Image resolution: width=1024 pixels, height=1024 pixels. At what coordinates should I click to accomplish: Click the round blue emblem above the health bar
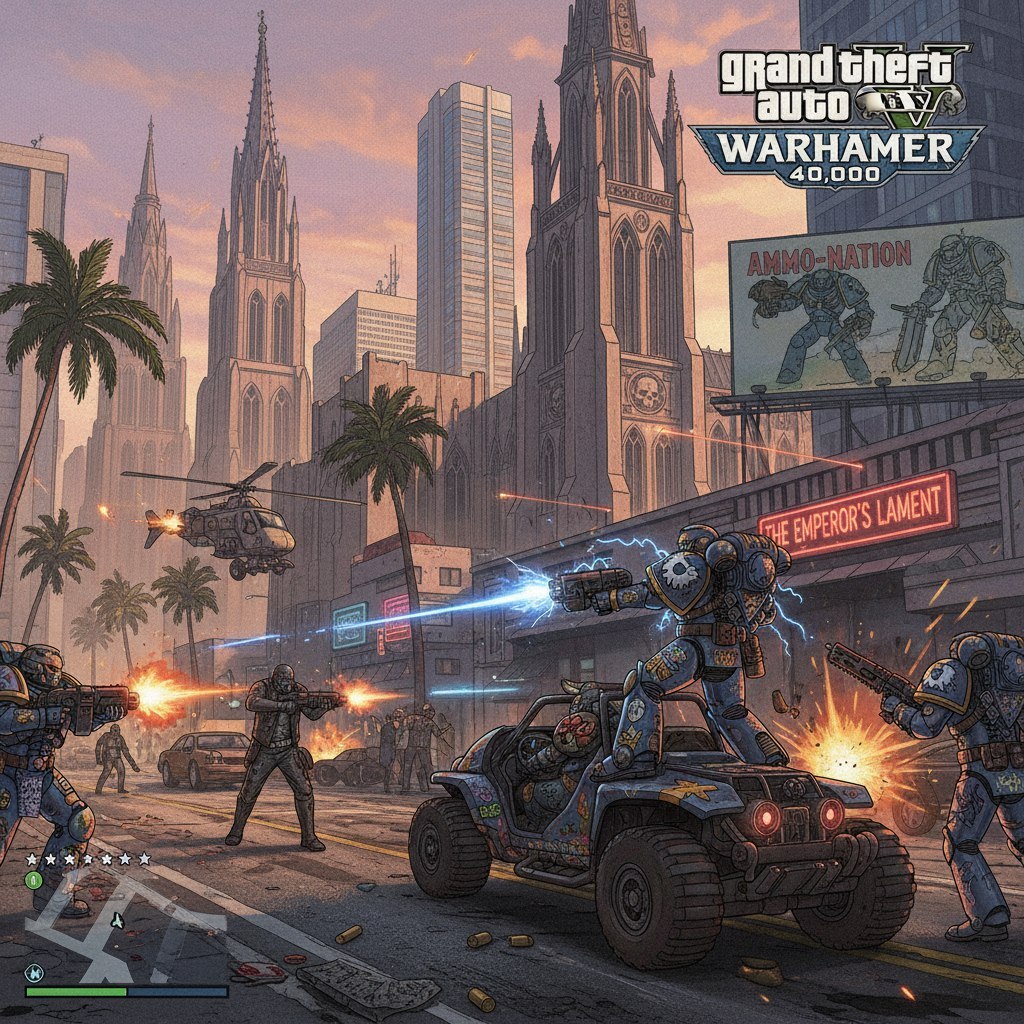tap(34, 971)
